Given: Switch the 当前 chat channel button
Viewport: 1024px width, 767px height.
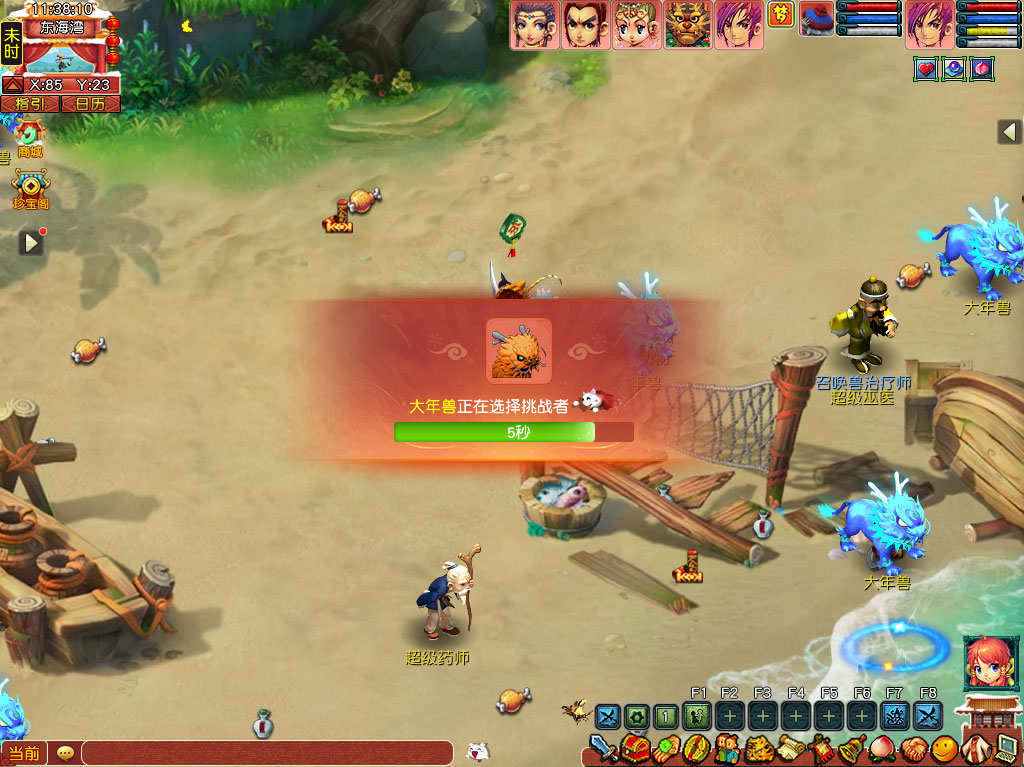Looking at the screenshot, I should 23,753.
